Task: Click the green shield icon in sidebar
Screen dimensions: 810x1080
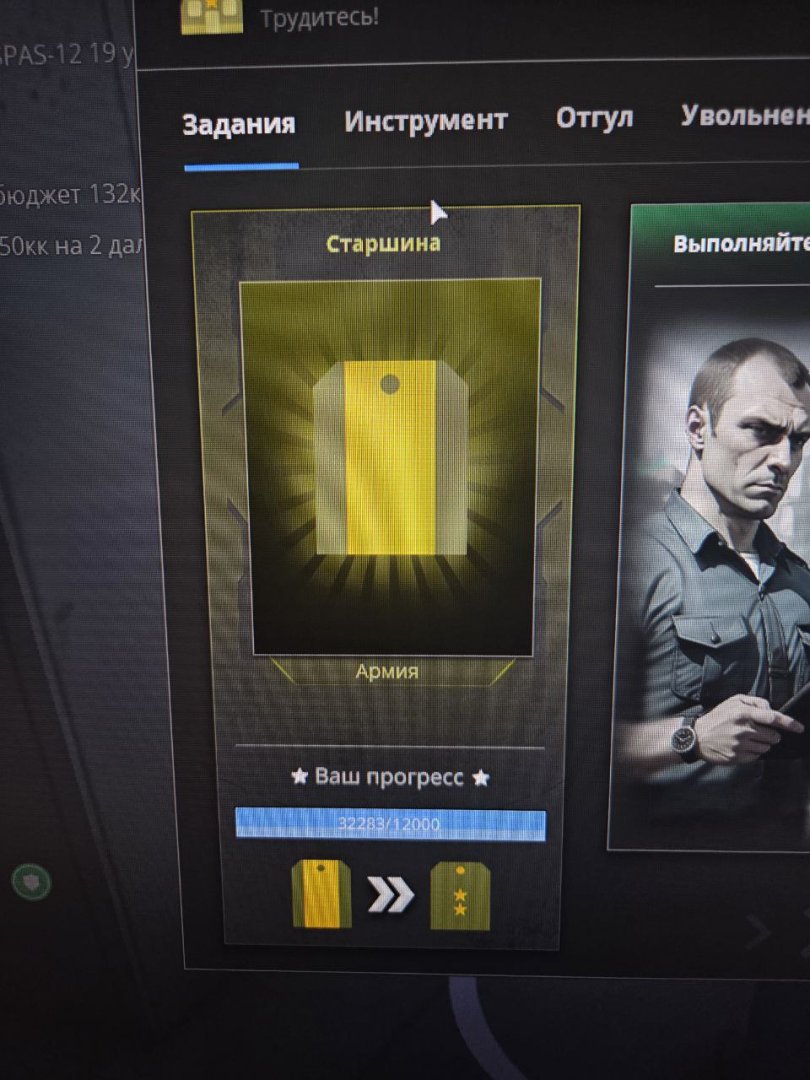Action: (30, 881)
